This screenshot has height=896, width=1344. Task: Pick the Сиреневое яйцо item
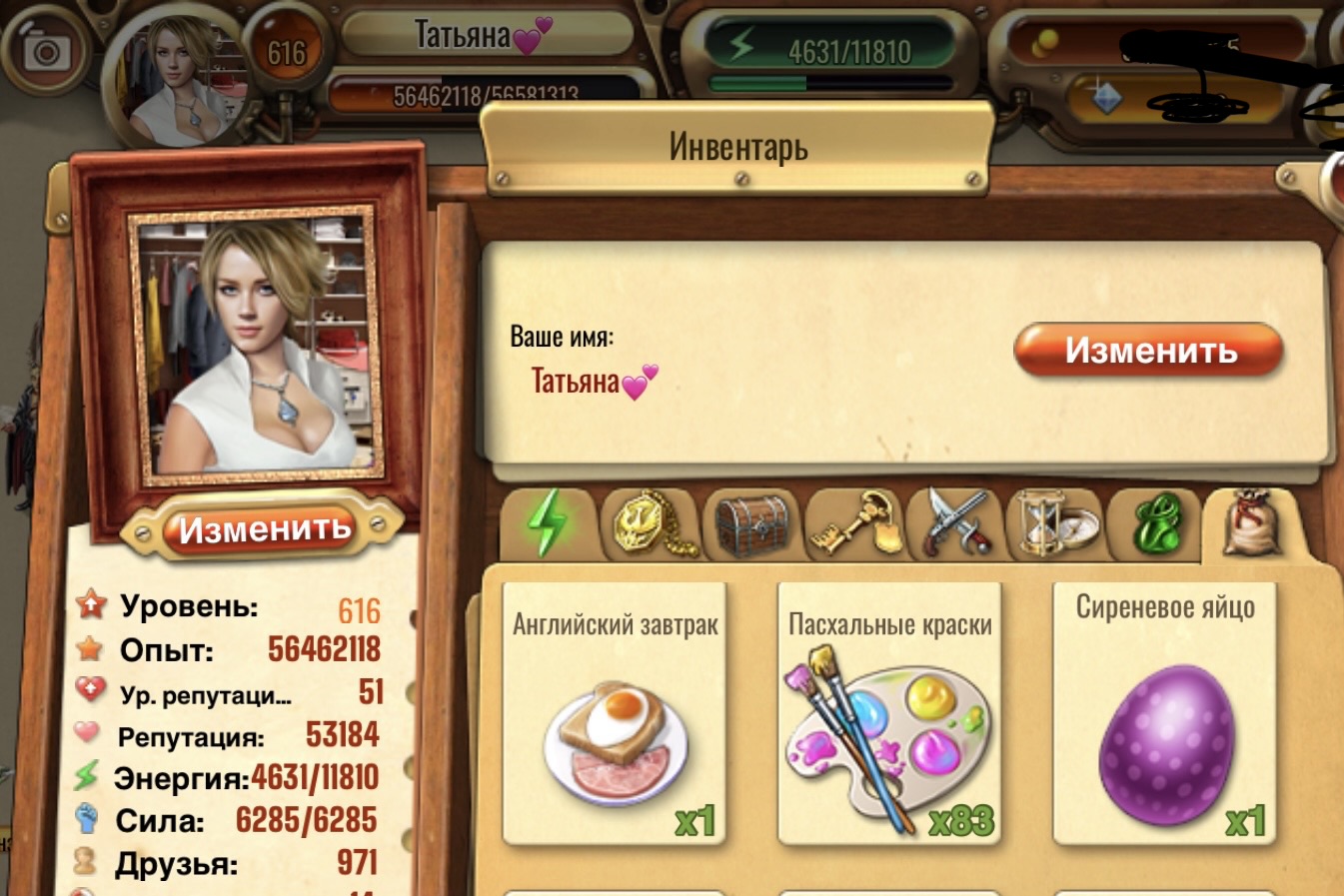pos(1165,714)
